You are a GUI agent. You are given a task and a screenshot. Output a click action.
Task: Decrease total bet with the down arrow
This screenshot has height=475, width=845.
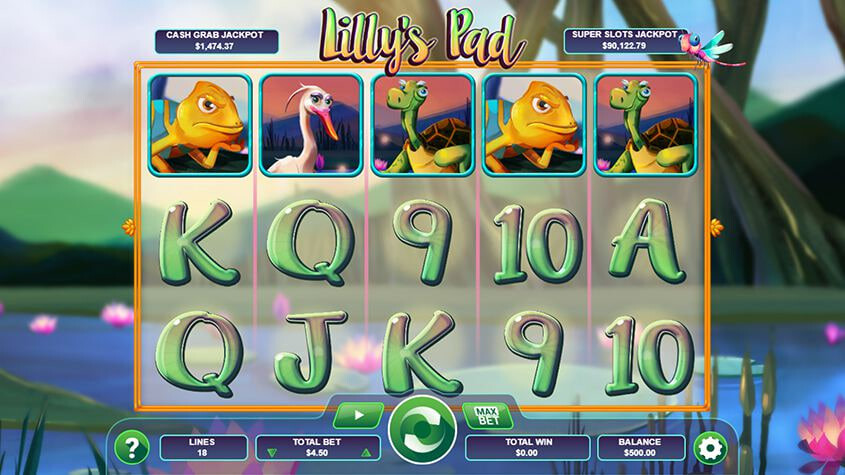[271, 453]
